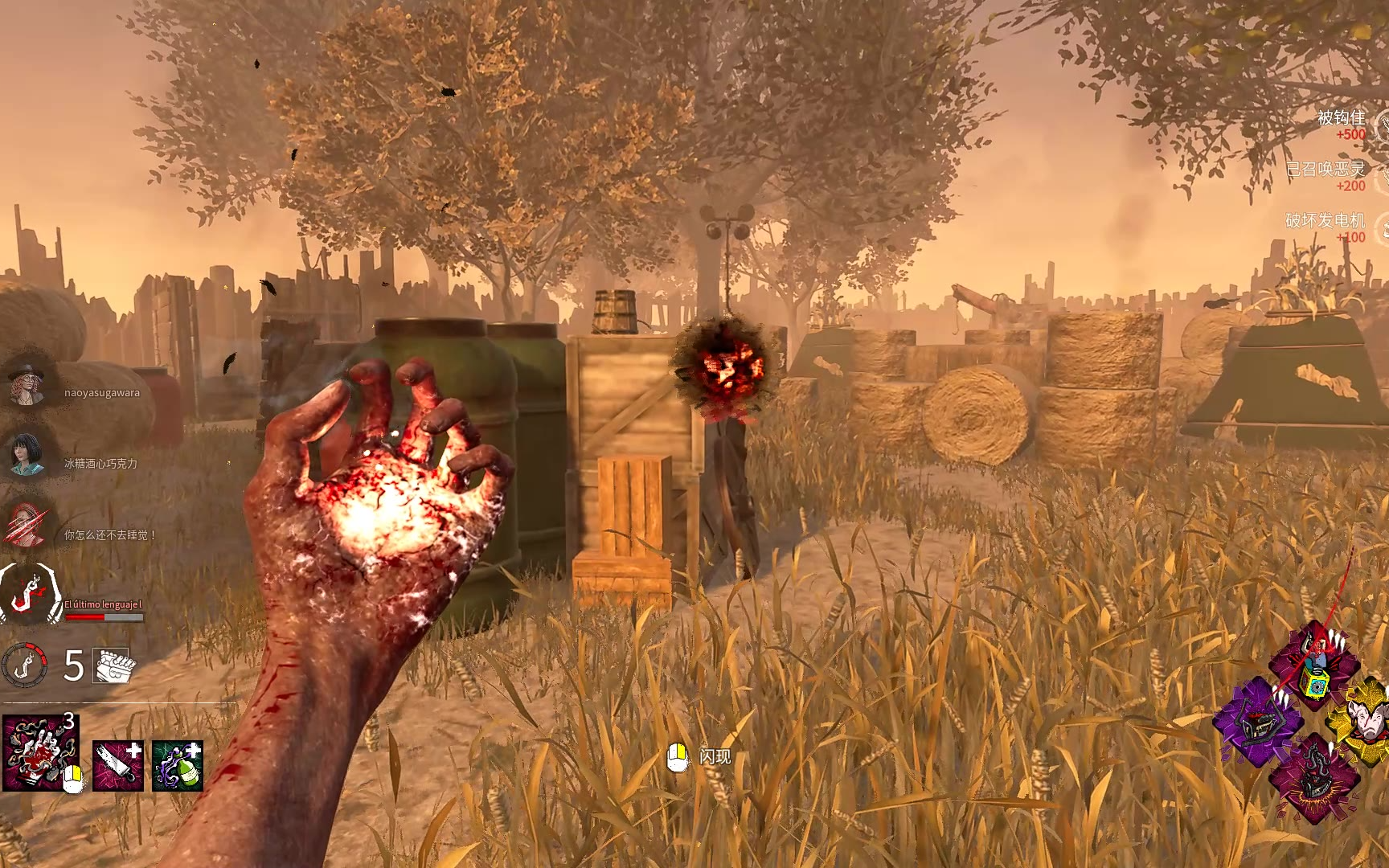Image resolution: width=1389 pixels, height=868 pixels.
Task: Select the green bottle add-on icon
Action: (x=178, y=765)
